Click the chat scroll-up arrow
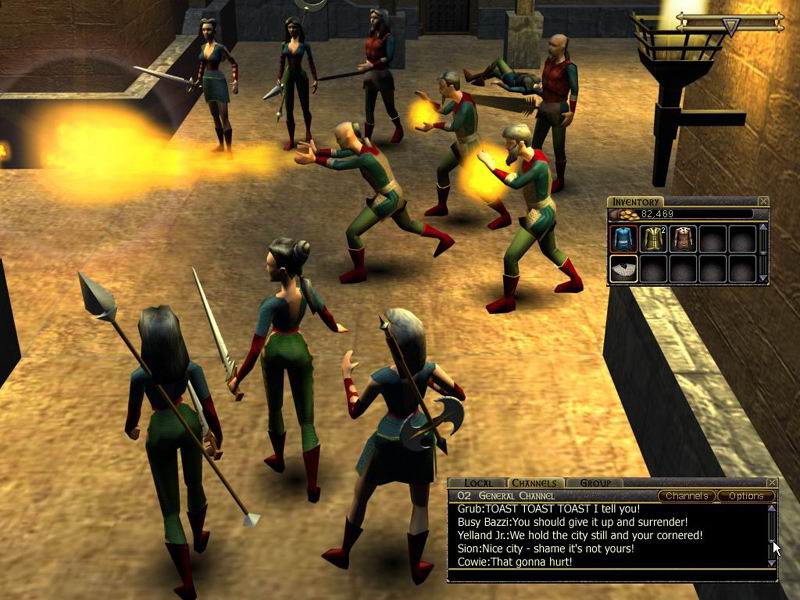Viewport: 800px width, 600px height. (x=771, y=509)
